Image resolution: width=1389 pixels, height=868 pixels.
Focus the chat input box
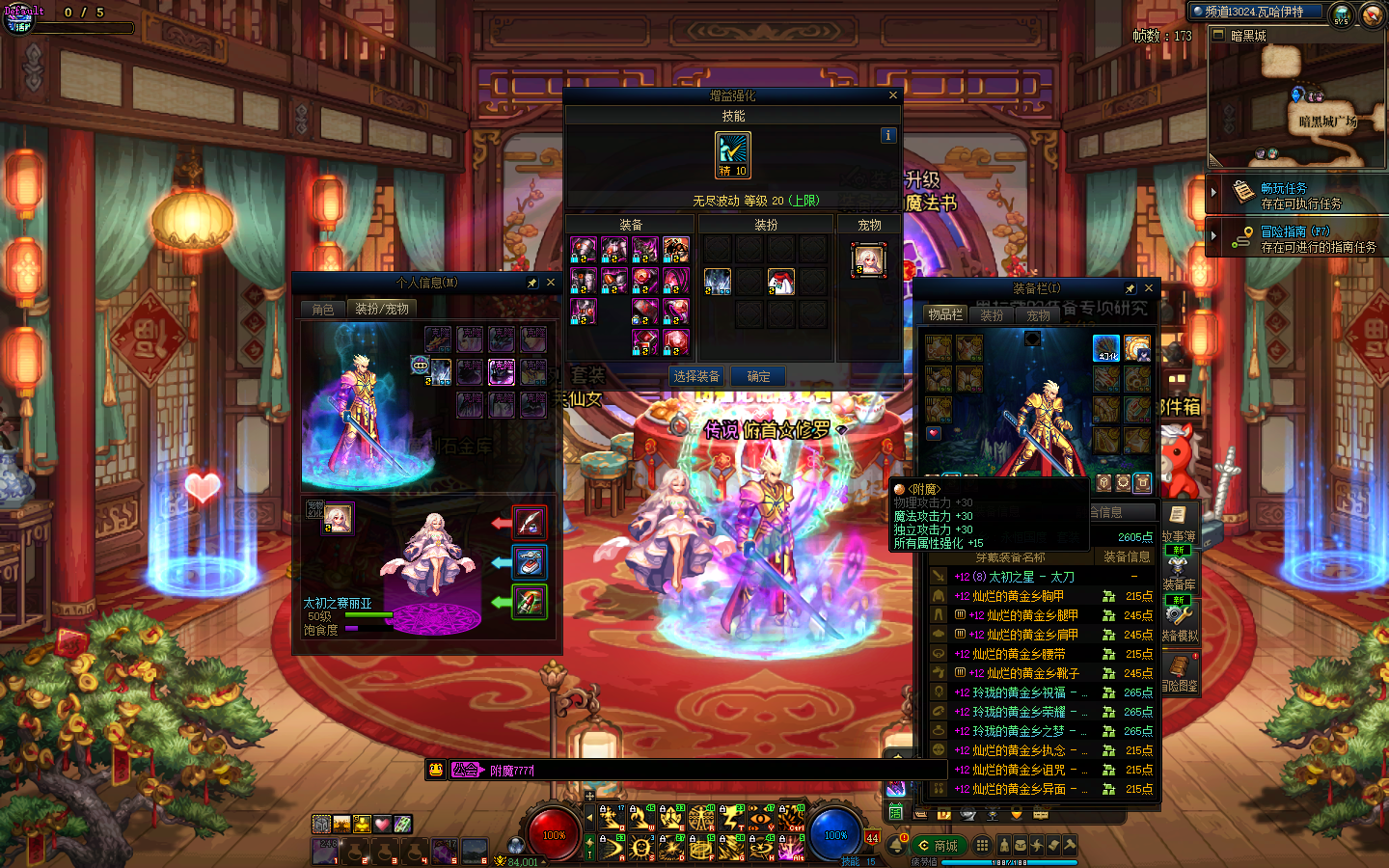point(714,770)
